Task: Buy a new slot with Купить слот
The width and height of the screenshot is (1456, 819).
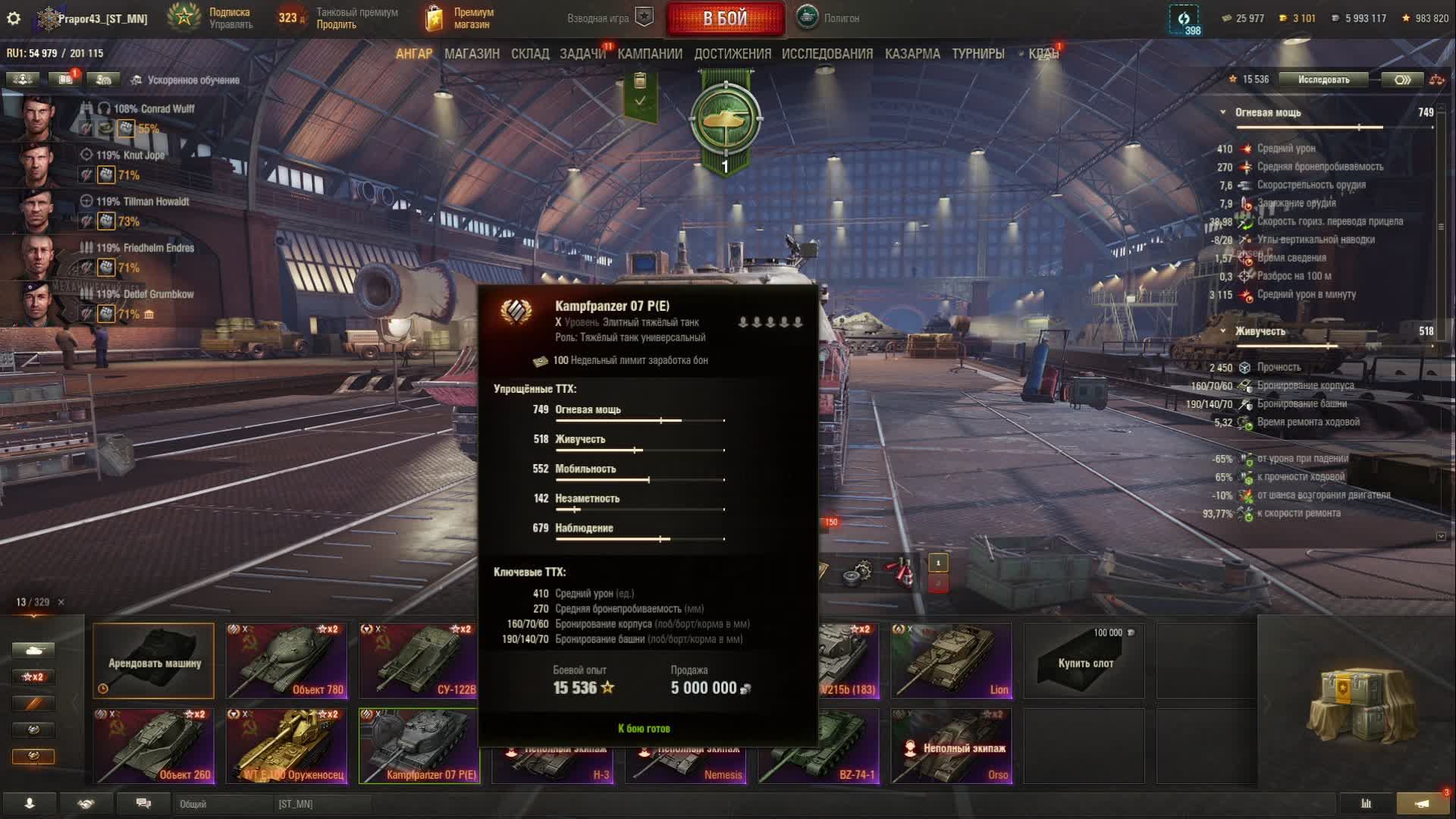Action: point(1084,662)
